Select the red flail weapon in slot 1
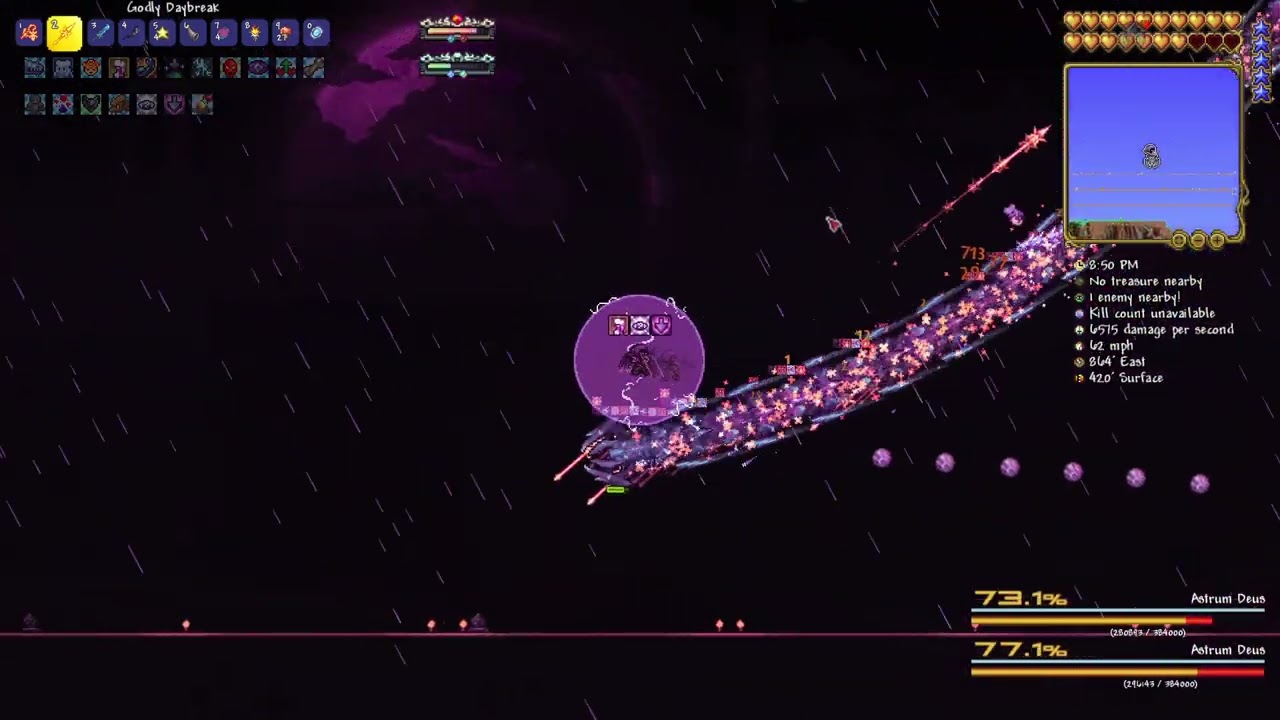1280x720 pixels. click(29, 33)
